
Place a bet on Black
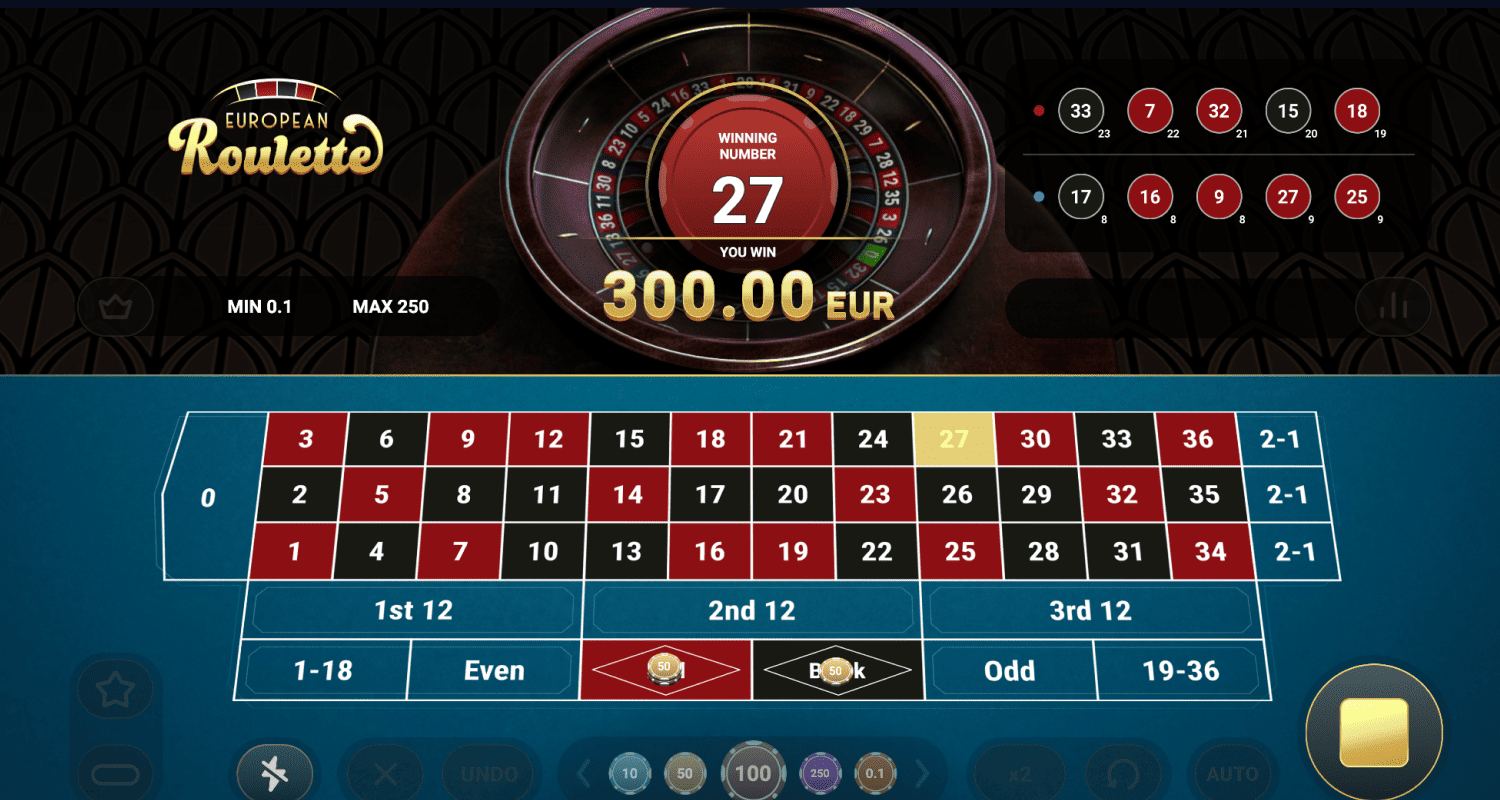coord(836,670)
